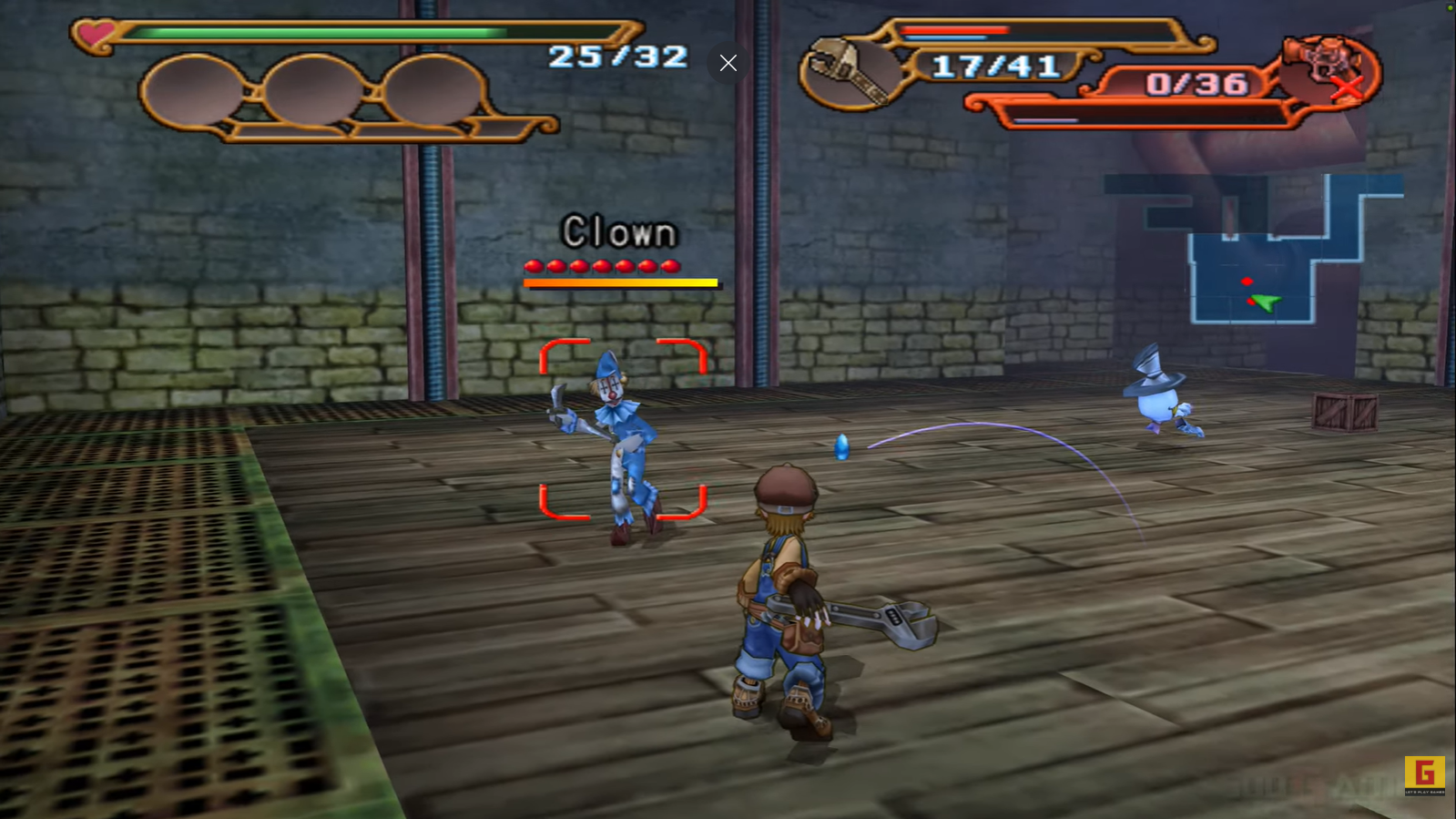Click the X button at the top of the screen
Image resolution: width=1456 pixels, height=819 pixels.
pyautogui.click(x=728, y=62)
